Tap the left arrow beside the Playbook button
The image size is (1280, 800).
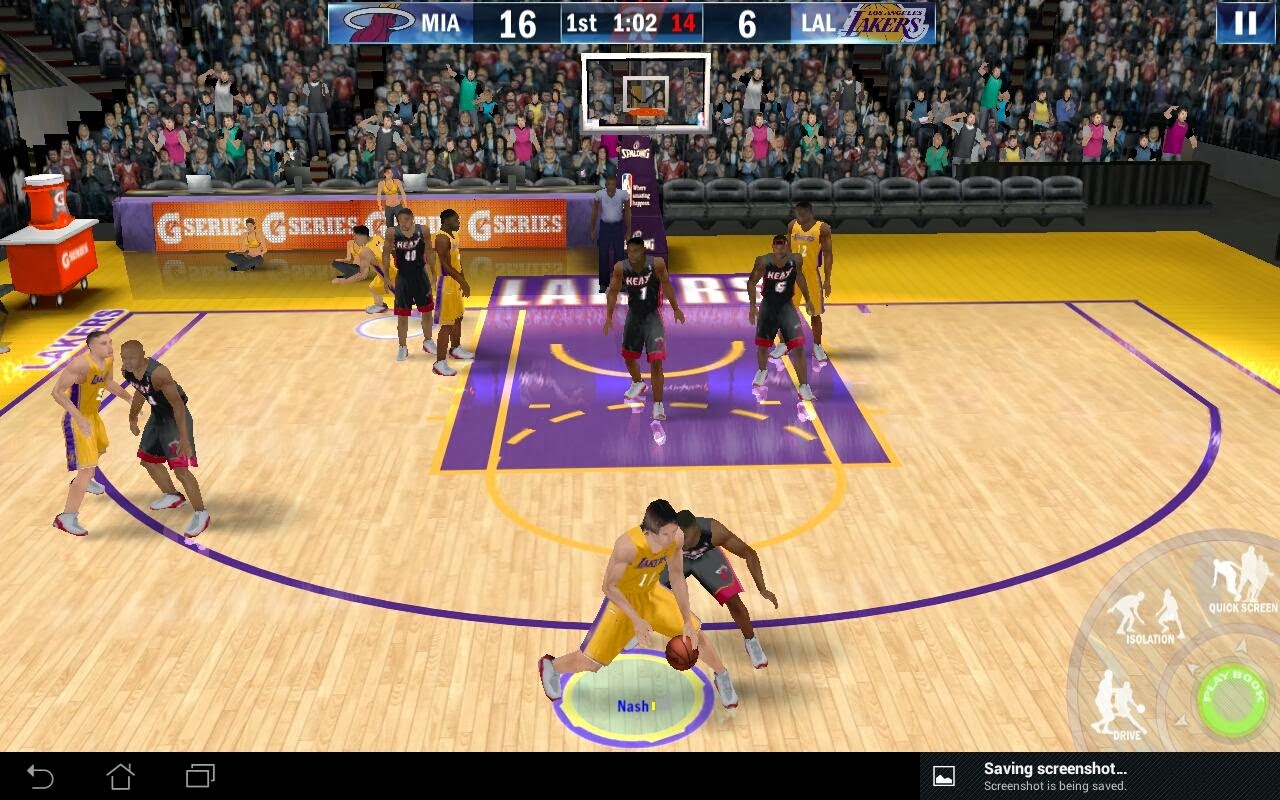point(1191,668)
